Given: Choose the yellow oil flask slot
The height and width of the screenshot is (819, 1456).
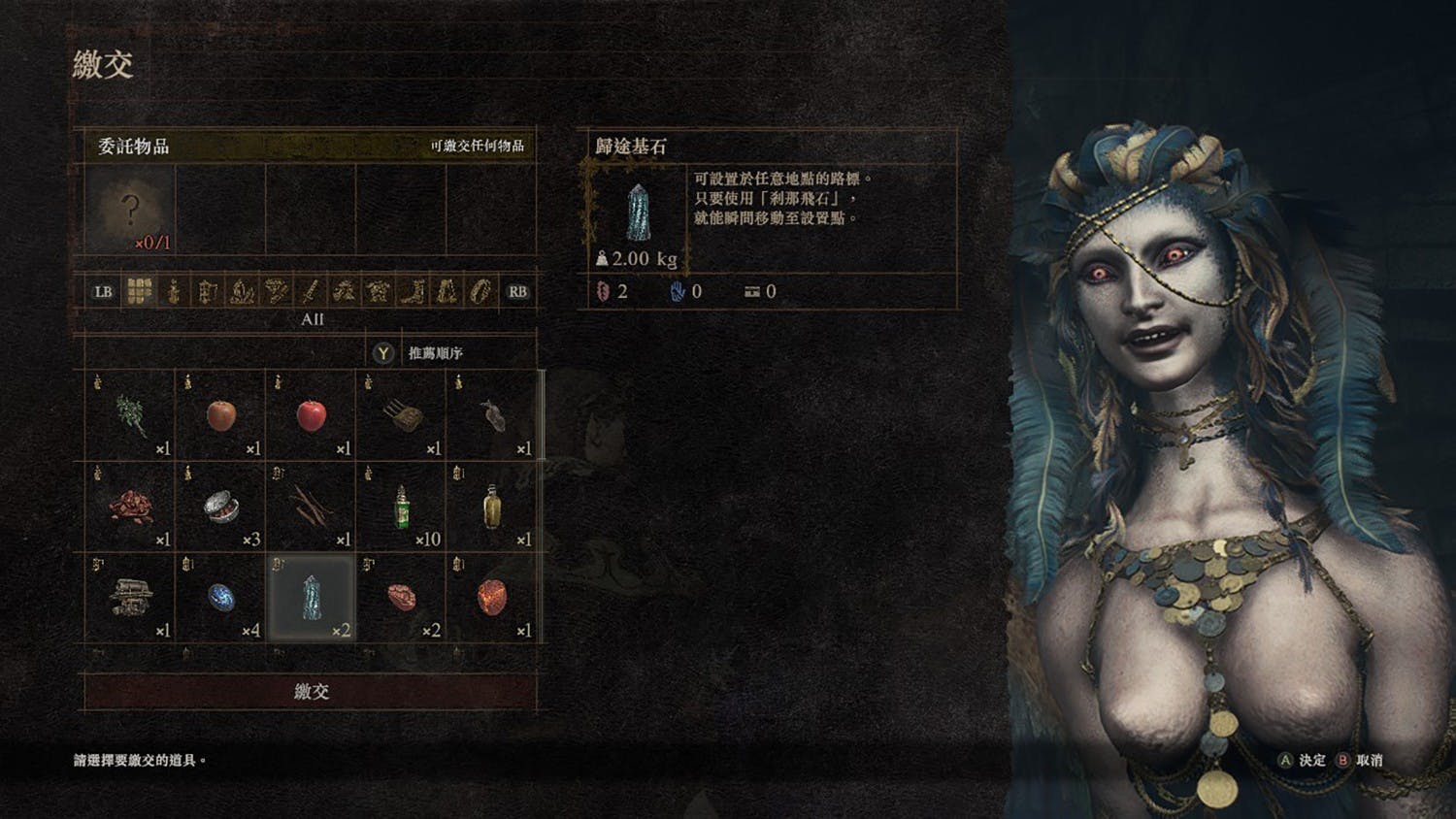Looking at the screenshot, I should pos(491,506).
